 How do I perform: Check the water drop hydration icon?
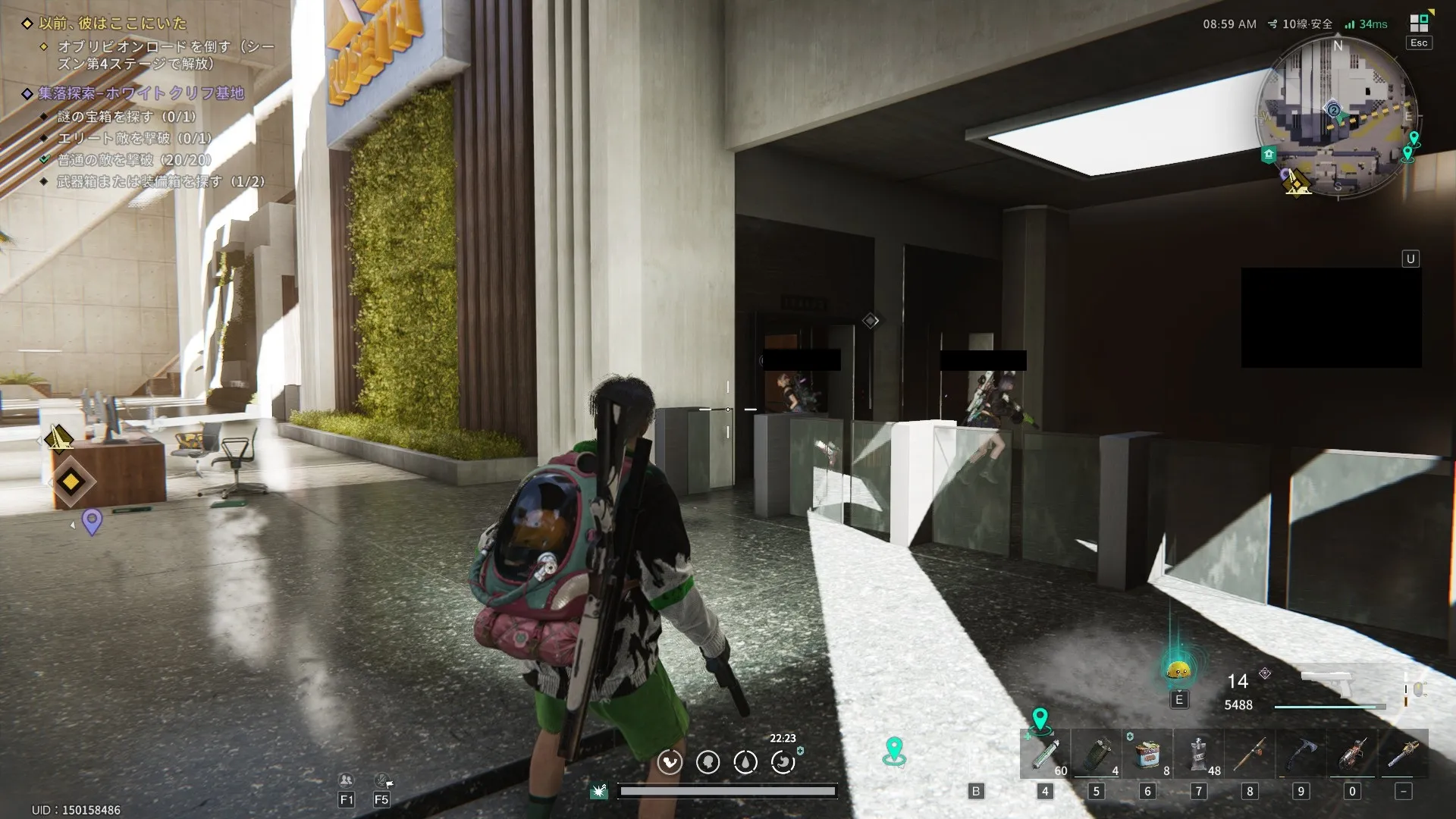click(745, 762)
